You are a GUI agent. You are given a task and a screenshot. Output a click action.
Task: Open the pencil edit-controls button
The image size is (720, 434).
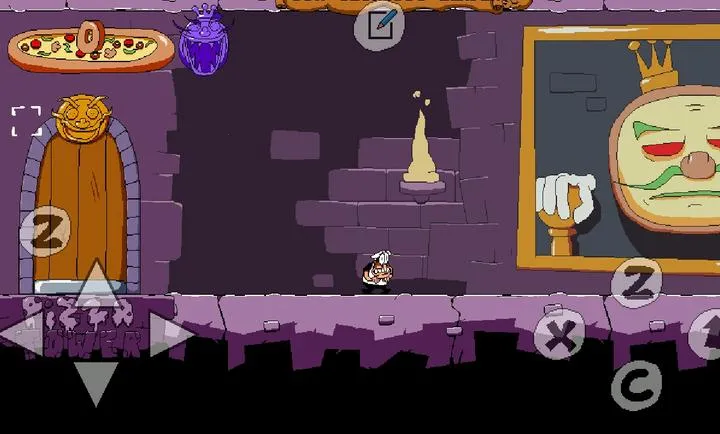pyautogui.click(x=380, y=25)
